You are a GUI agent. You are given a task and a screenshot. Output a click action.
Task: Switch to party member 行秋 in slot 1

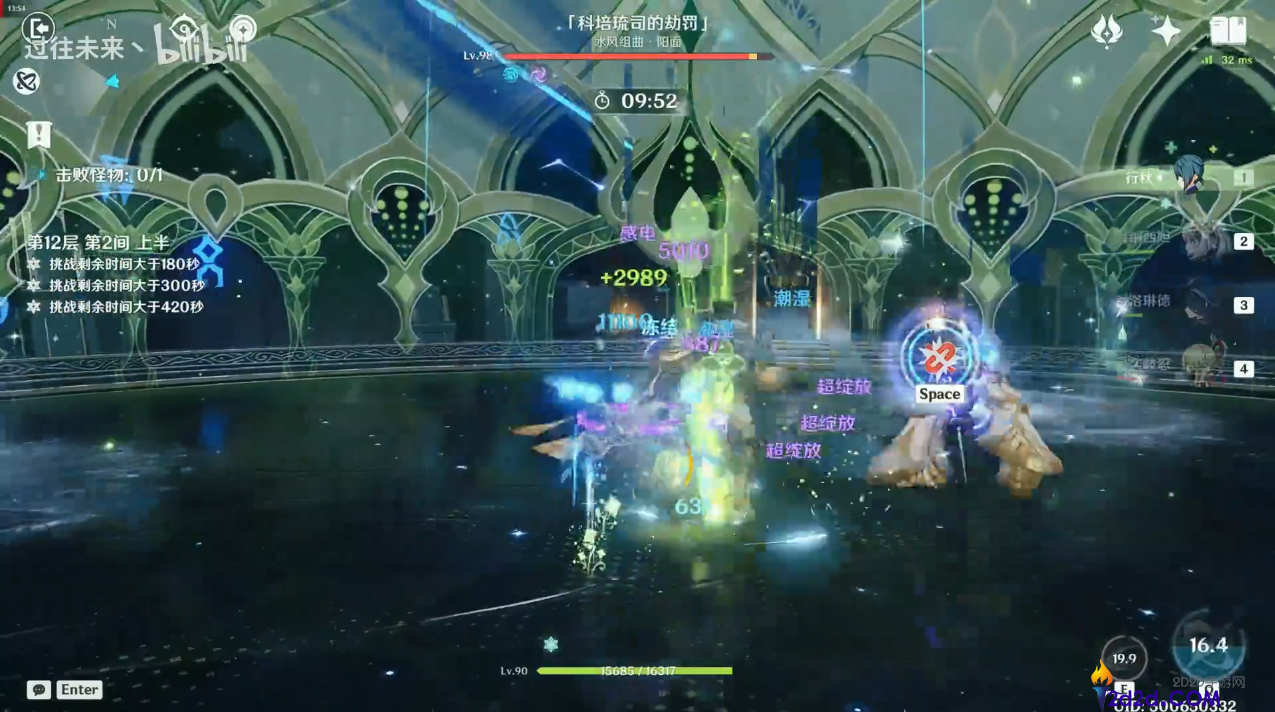click(x=1192, y=177)
